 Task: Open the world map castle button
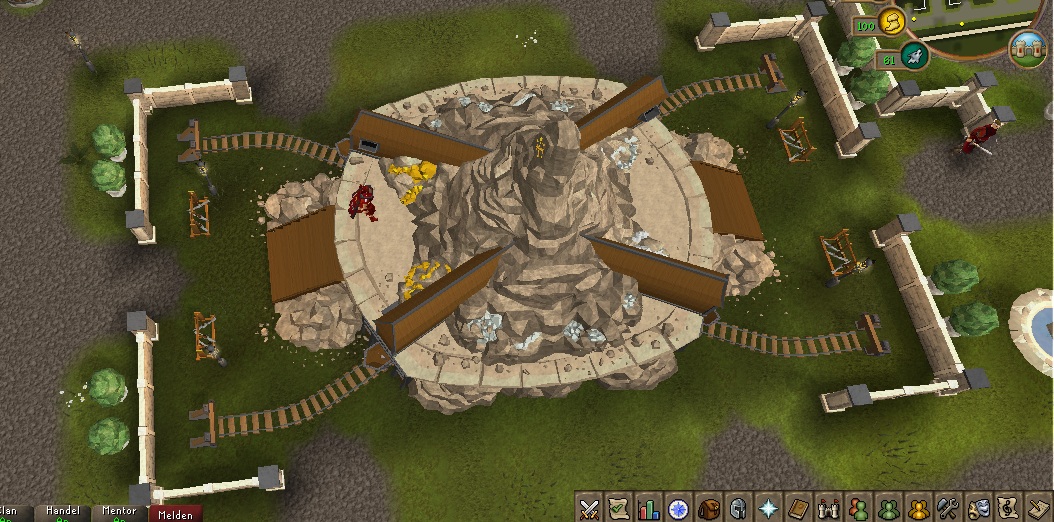click(1027, 47)
